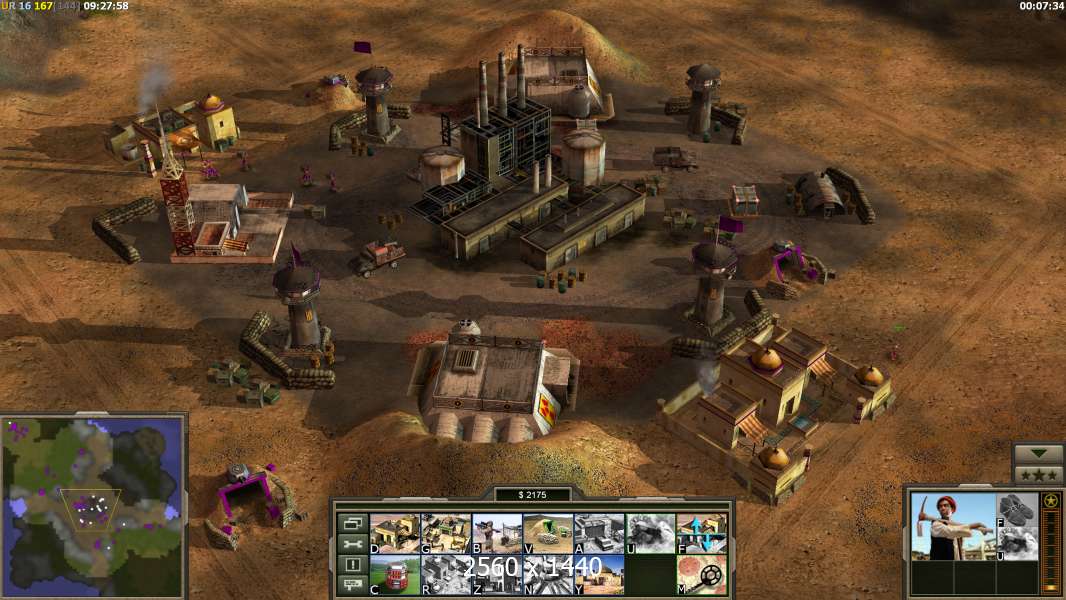Click the build icon labeled Y
Screen dimensions: 1066x600
[598, 574]
